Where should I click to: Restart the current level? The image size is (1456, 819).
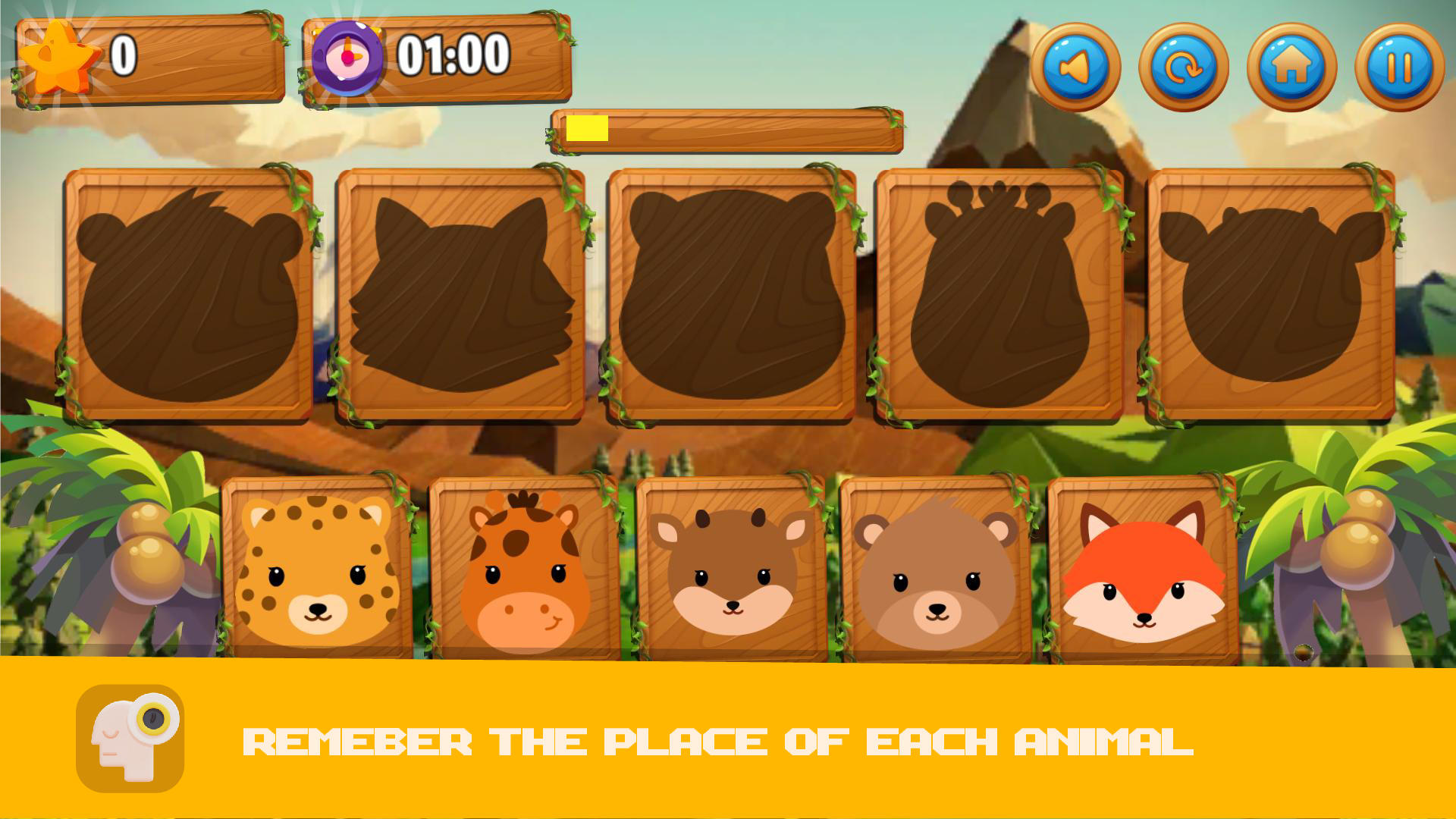[1181, 68]
